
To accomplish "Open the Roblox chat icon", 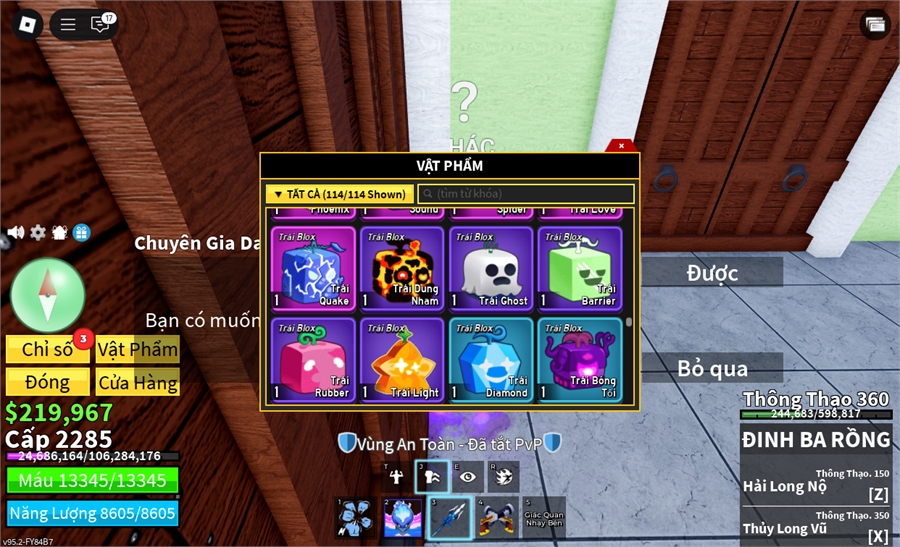I will click(100, 25).
